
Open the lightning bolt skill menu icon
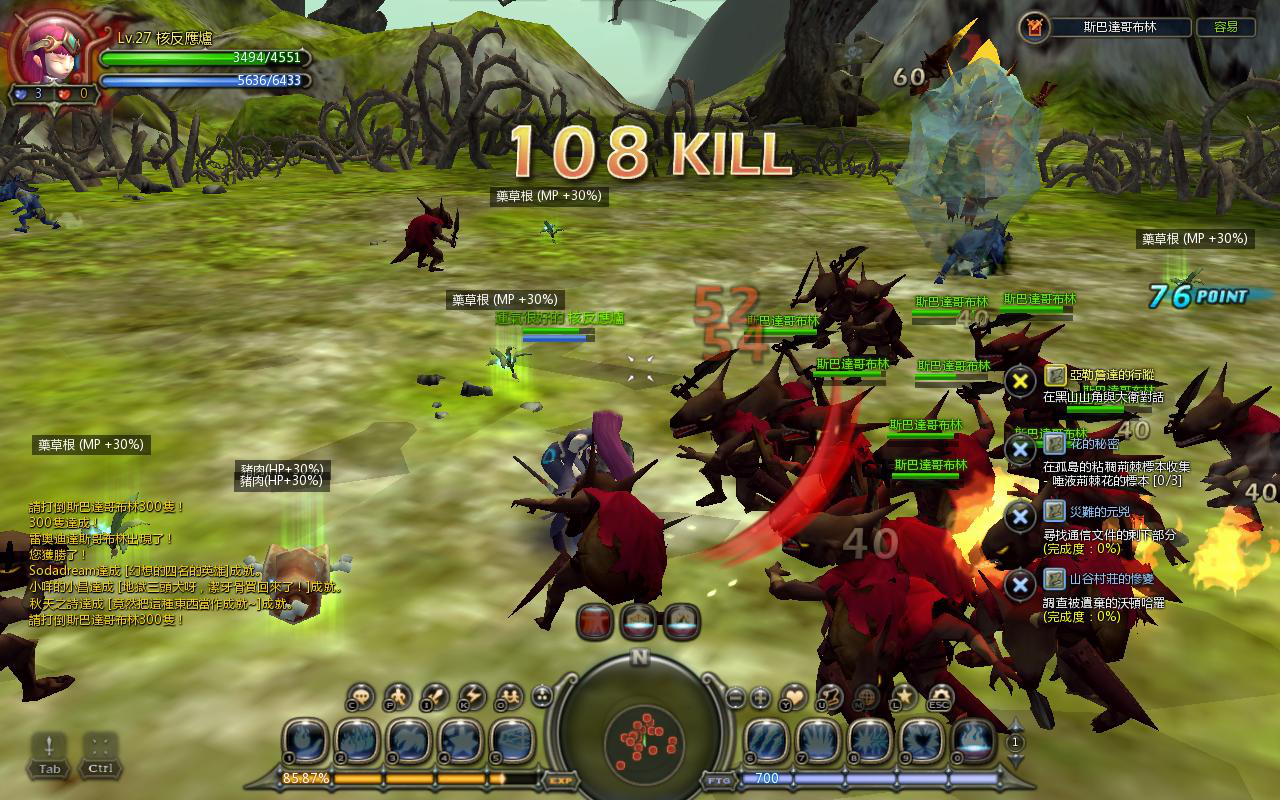(x=471, y=695)
